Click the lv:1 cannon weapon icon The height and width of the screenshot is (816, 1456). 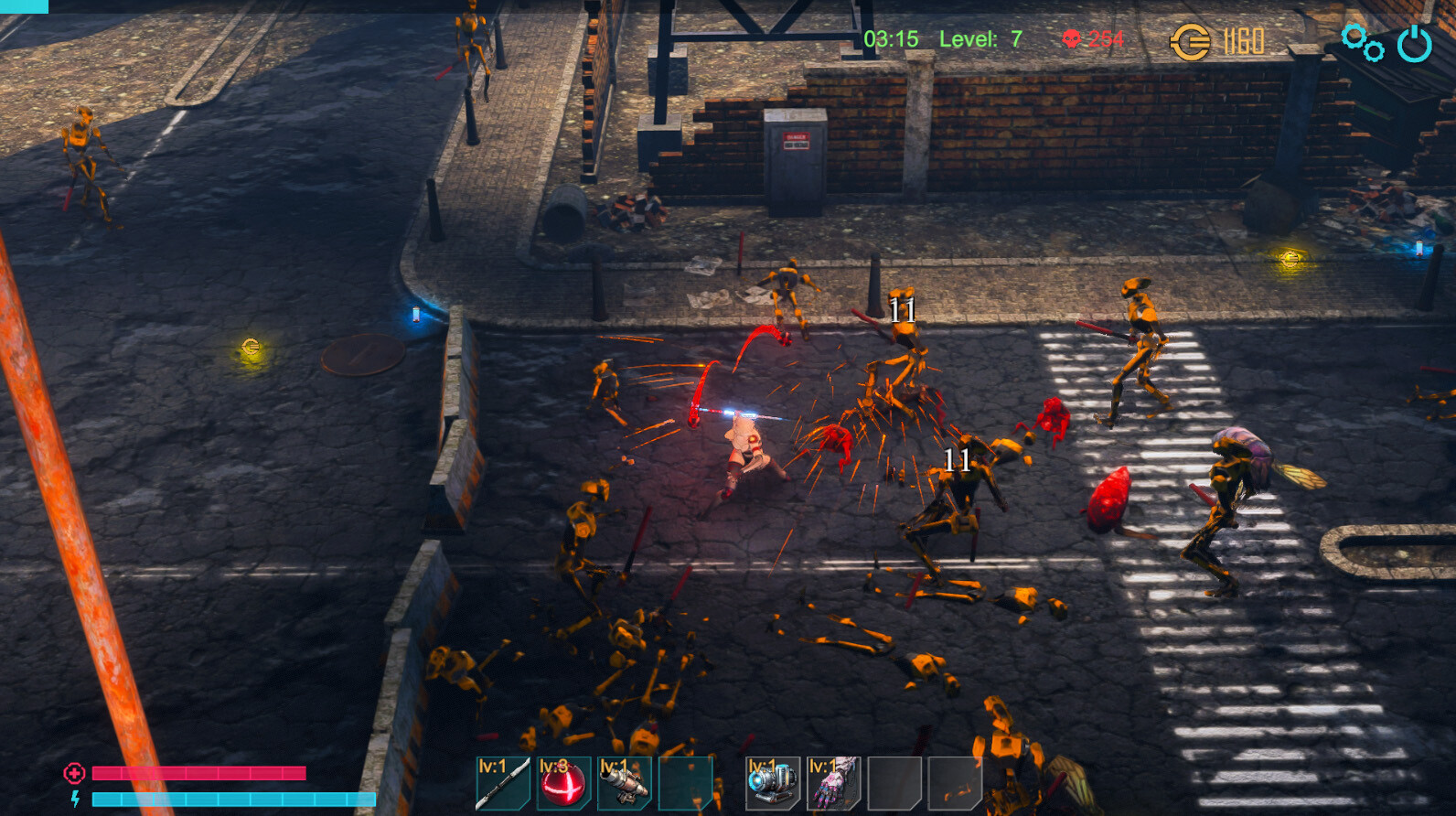click(x=625, y=784)
